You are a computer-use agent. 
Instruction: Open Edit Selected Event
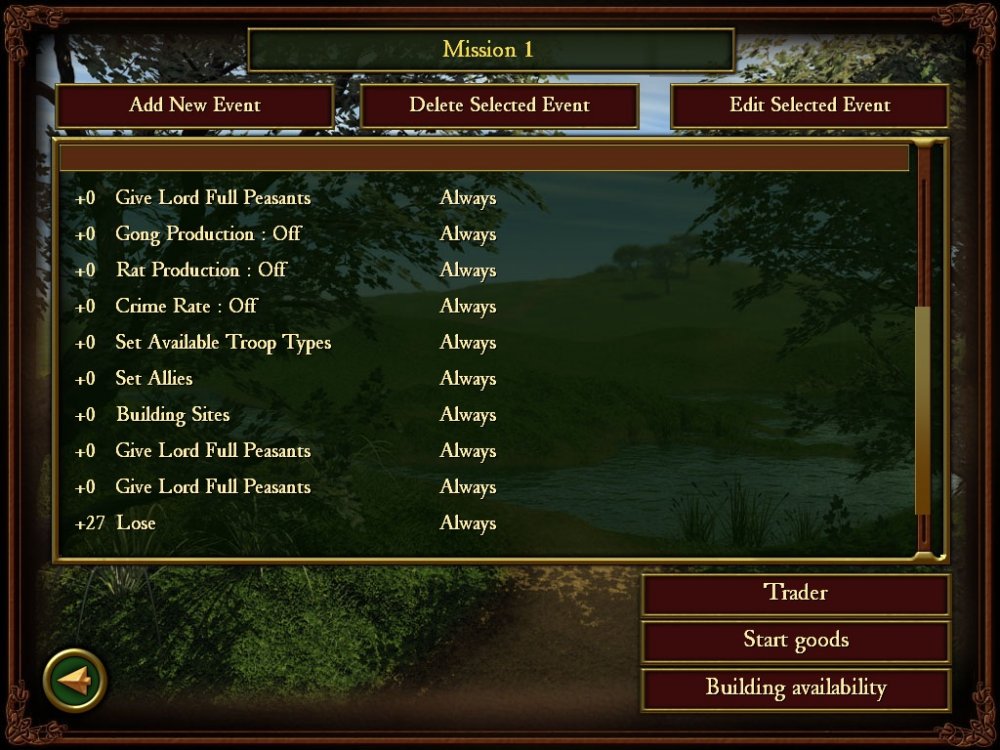tap(809, 105)
